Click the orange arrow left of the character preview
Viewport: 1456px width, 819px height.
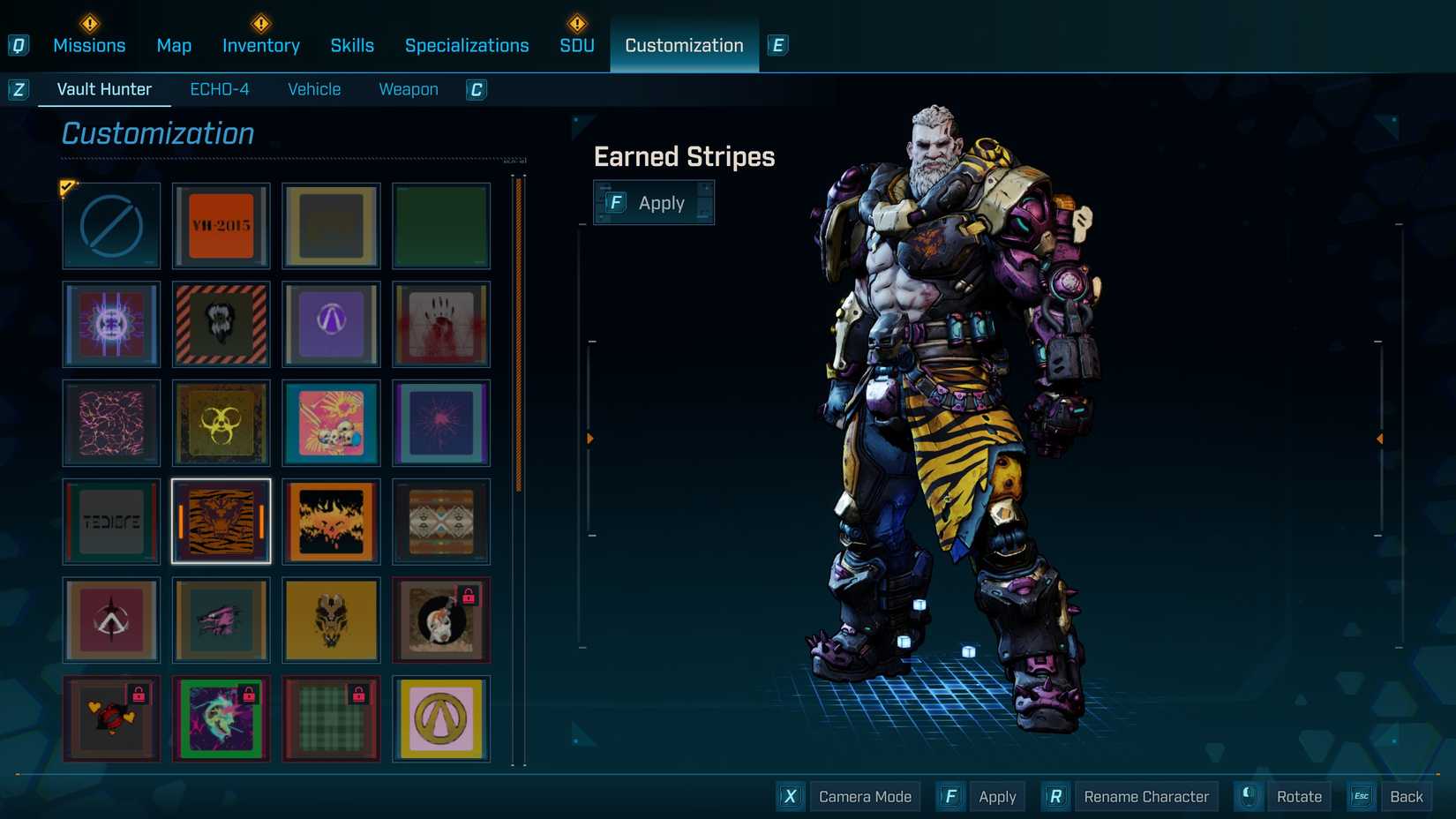589,436
